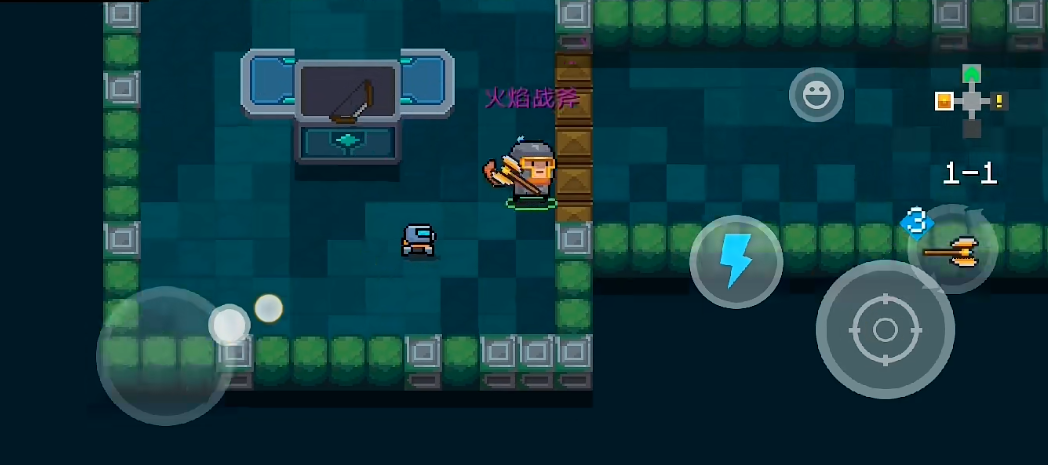This screenshot has height=465, width=1048.
Task: Switch weapon using the golden crossbow icon
Action: 951,251
